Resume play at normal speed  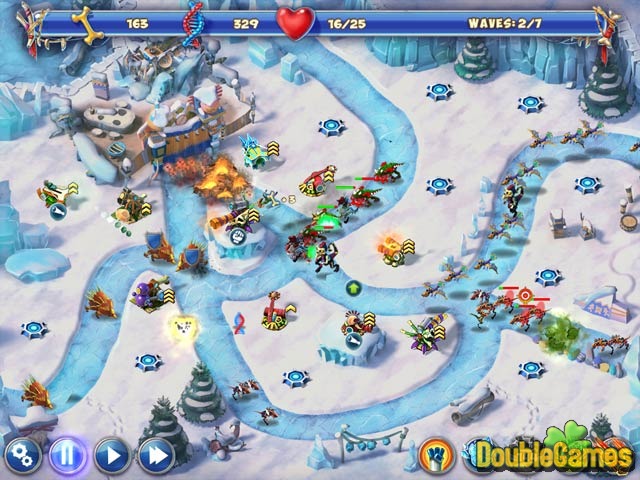(112, 456)
